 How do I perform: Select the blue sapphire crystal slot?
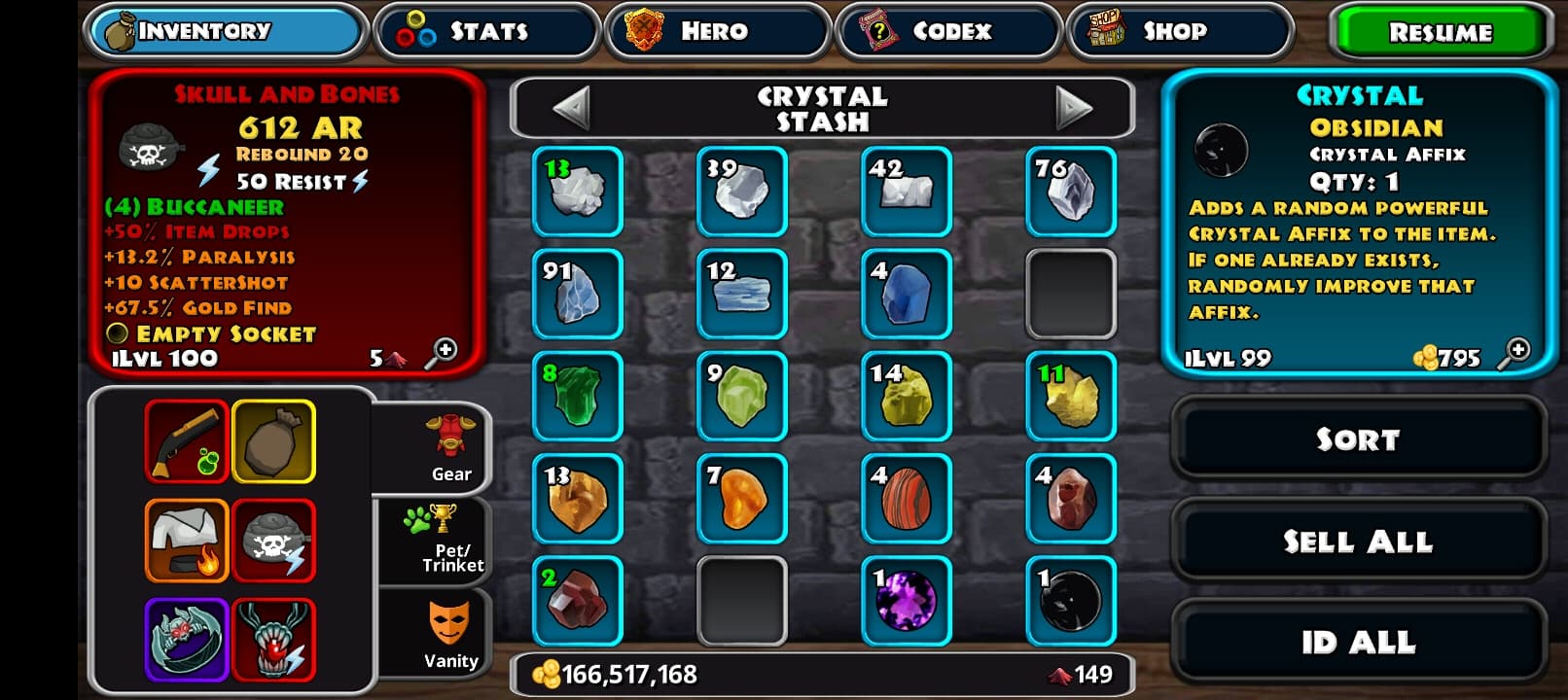906,294
